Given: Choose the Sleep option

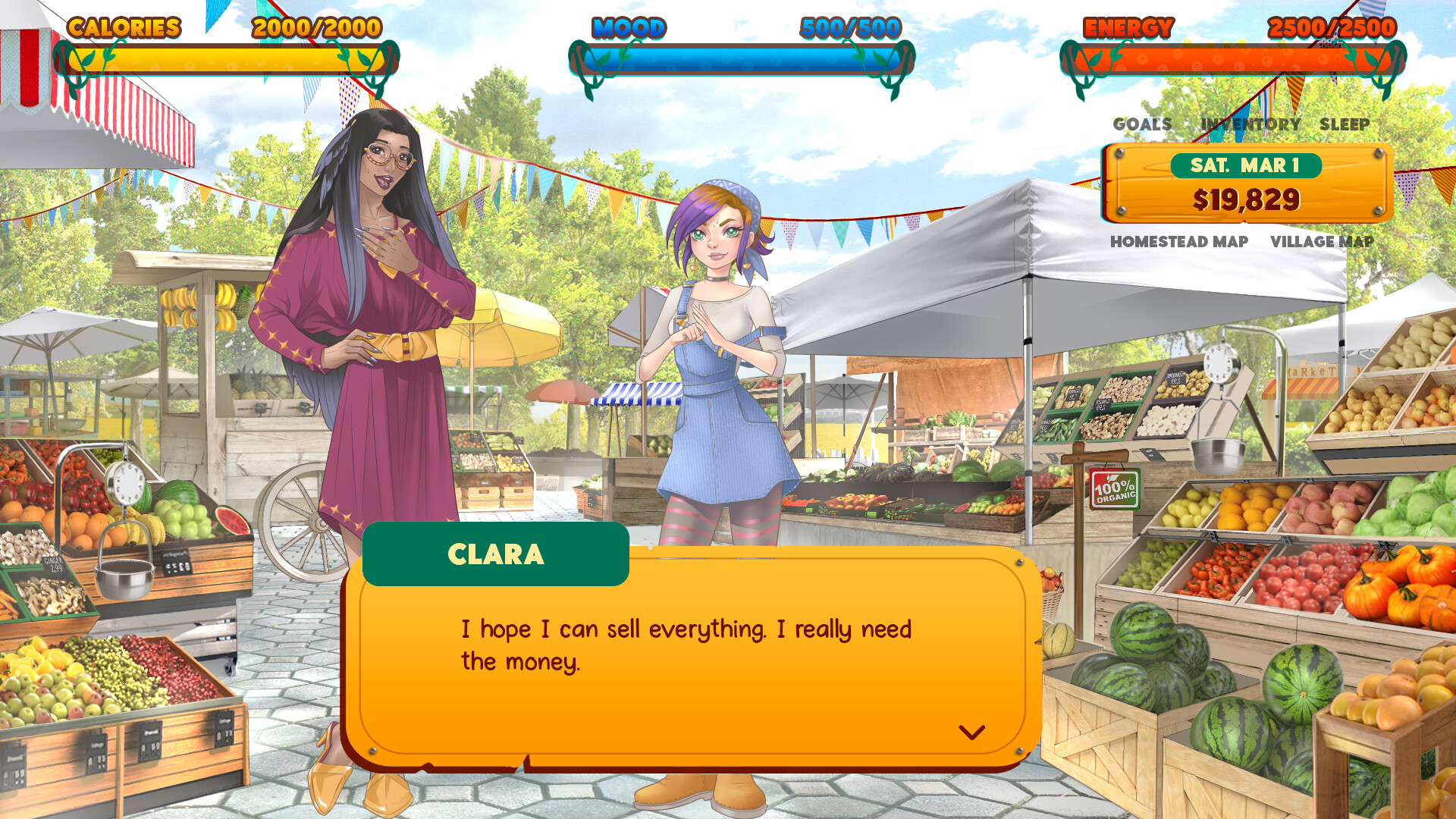Looking at the screenshot, I should (x=1344, y=124).
